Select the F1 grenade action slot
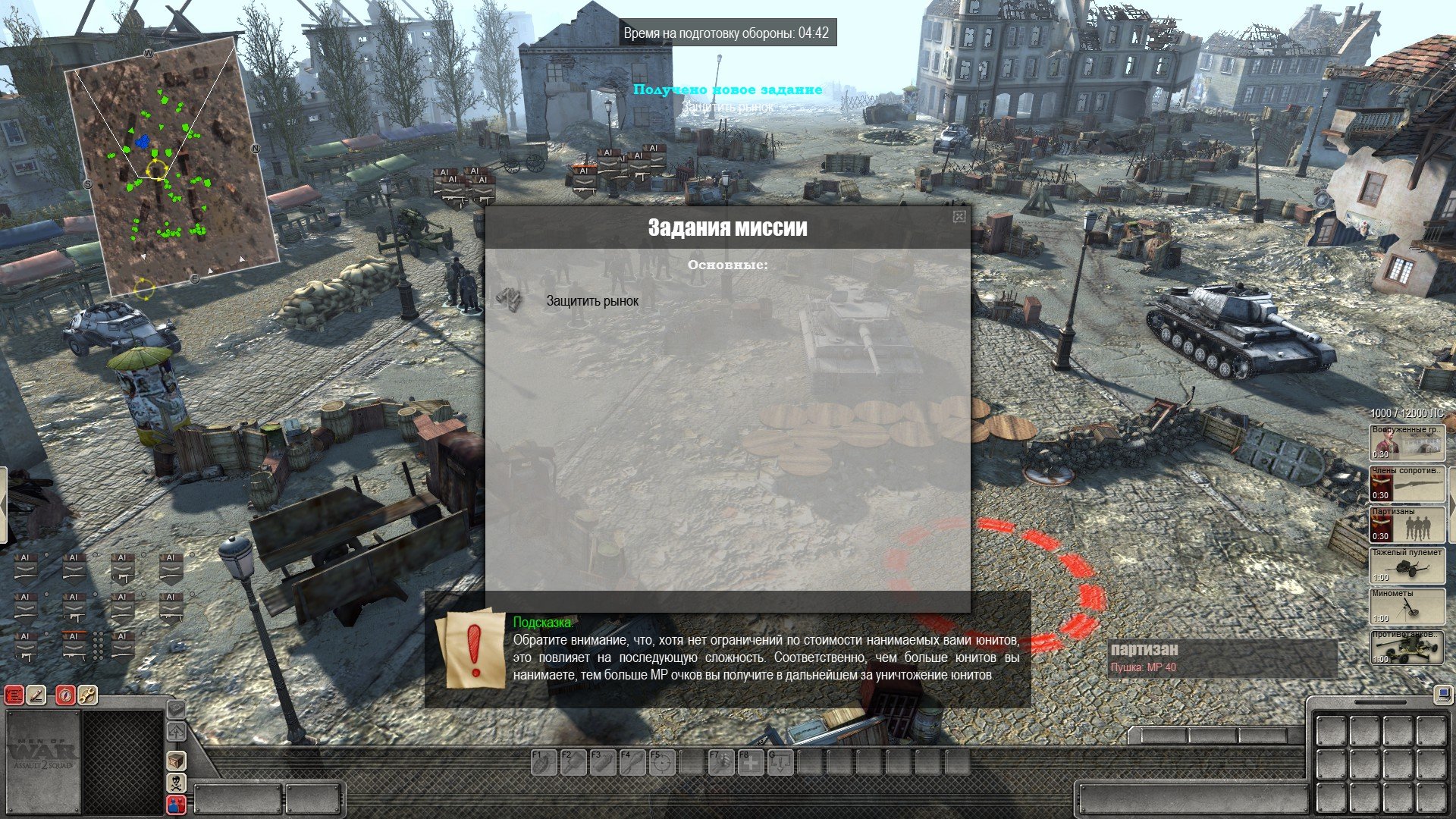Image resolution: width=1456 pixels, height=819 pixels. [543, 762]
